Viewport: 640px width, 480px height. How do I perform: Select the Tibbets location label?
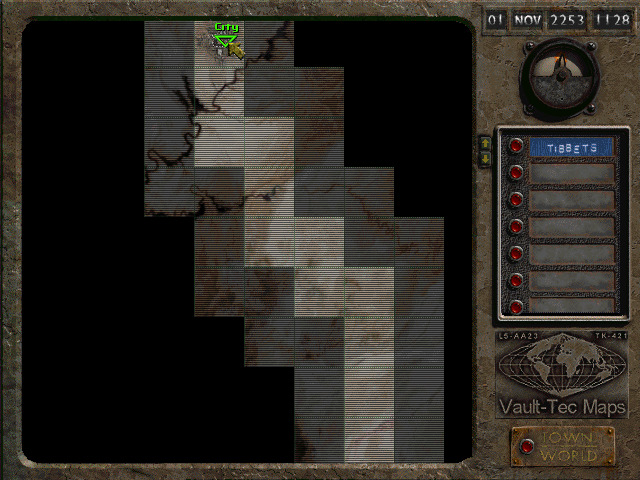571,148
